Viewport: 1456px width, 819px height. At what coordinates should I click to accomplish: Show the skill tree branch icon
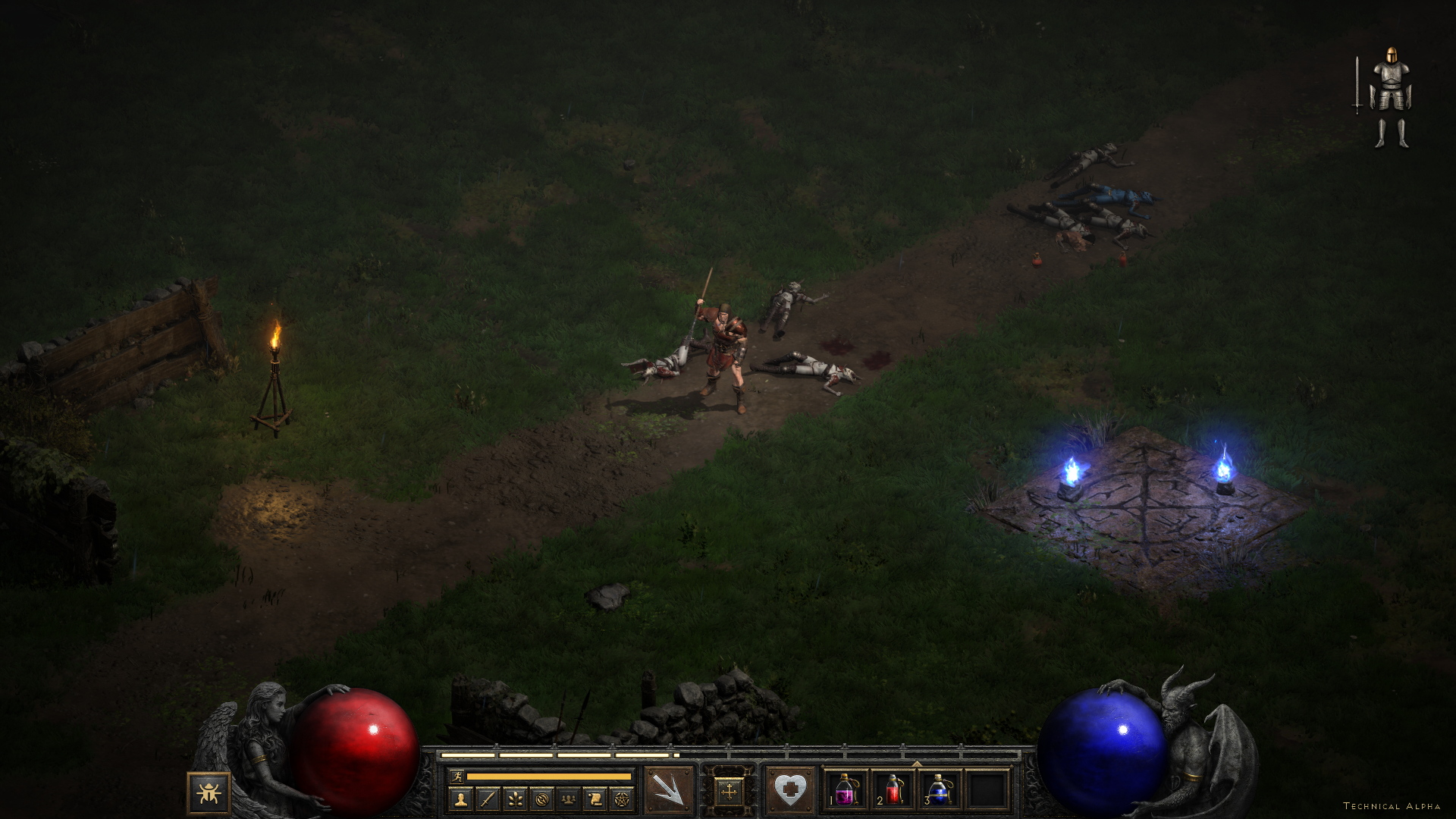(x=515, y=799)
